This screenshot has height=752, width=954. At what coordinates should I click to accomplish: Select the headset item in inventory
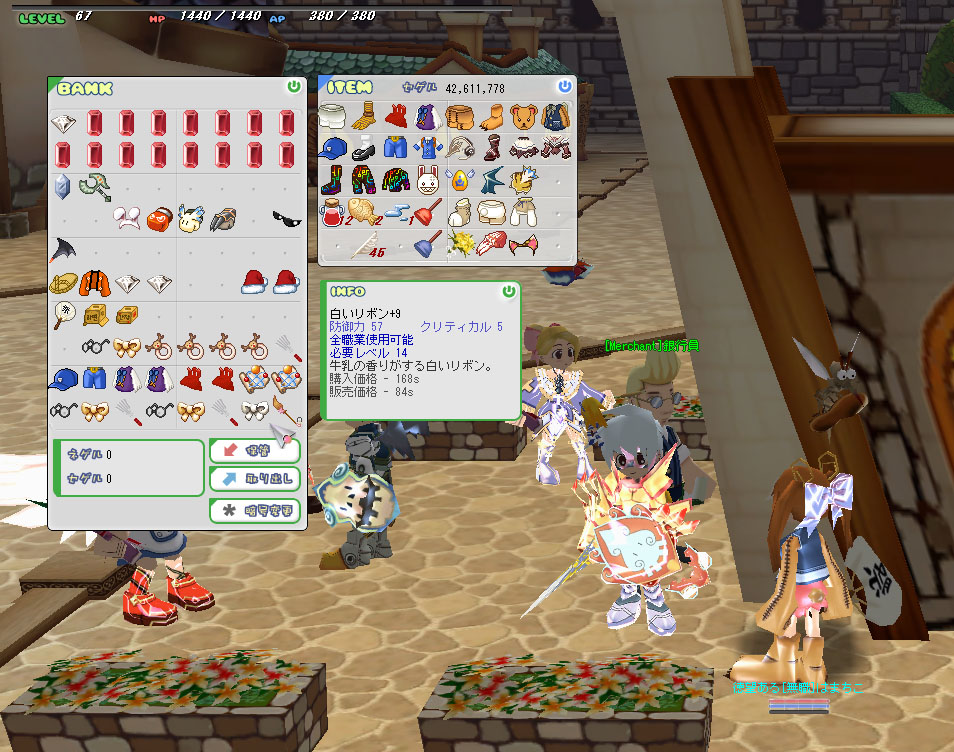pos(460,149)
